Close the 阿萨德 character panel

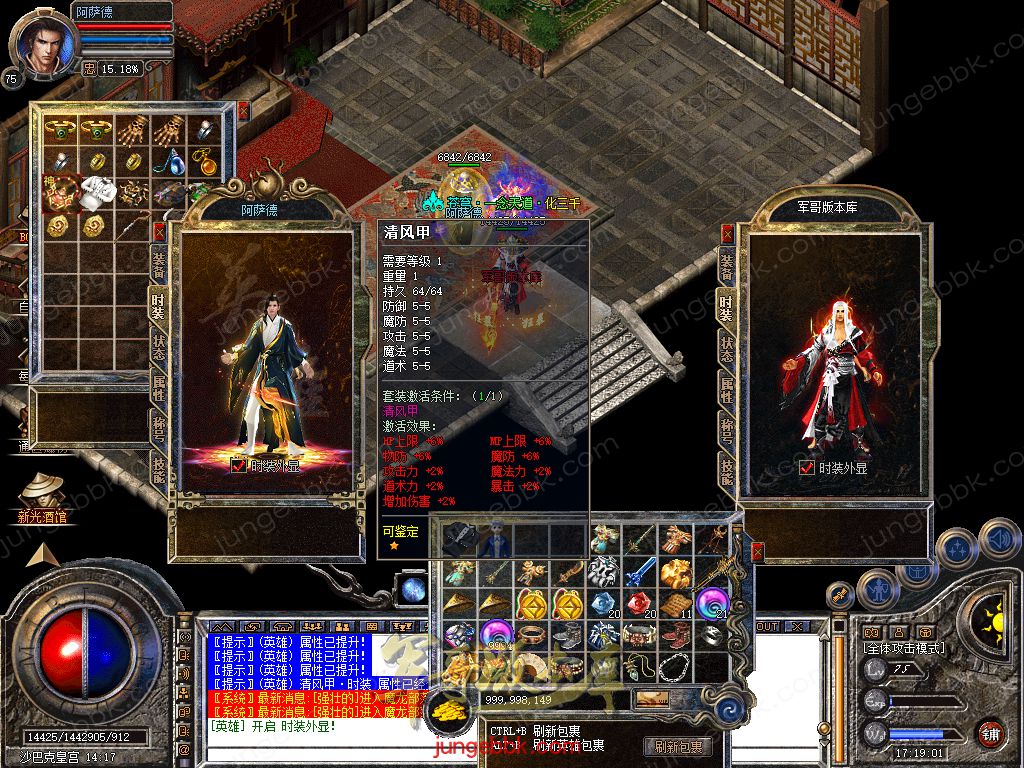[158, 231]
